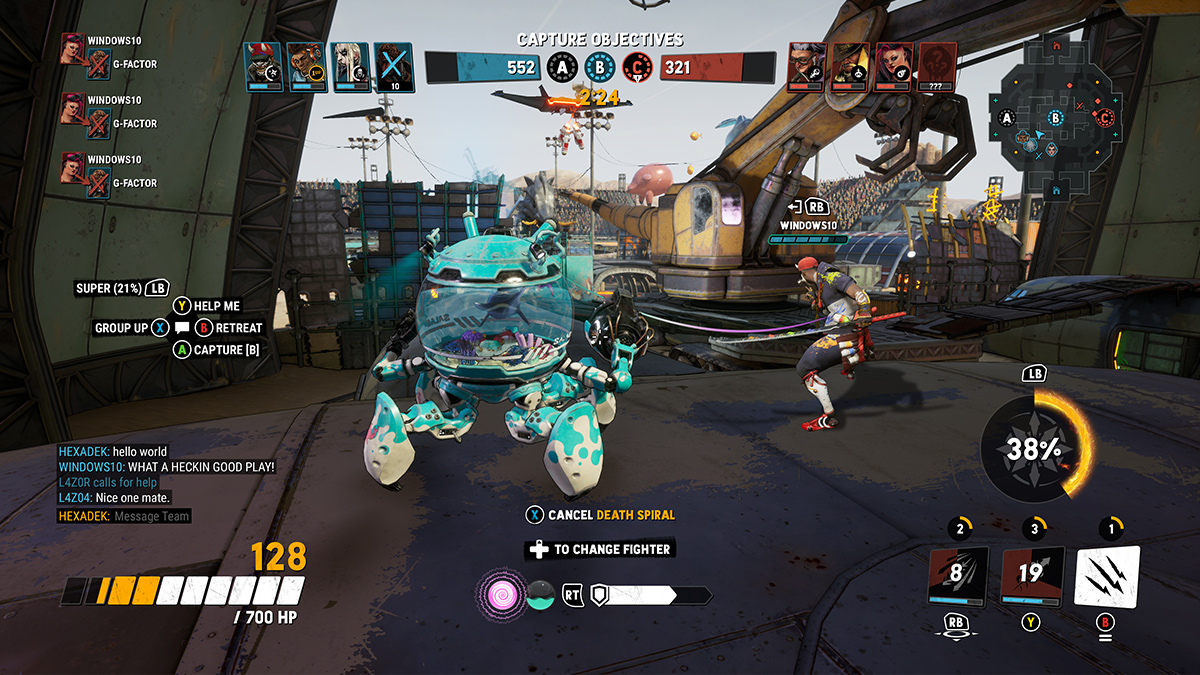This screenshot has width=1200, height=675.
Task: Use the ability with 8 second cooldown
Action: tap(958, 576)
